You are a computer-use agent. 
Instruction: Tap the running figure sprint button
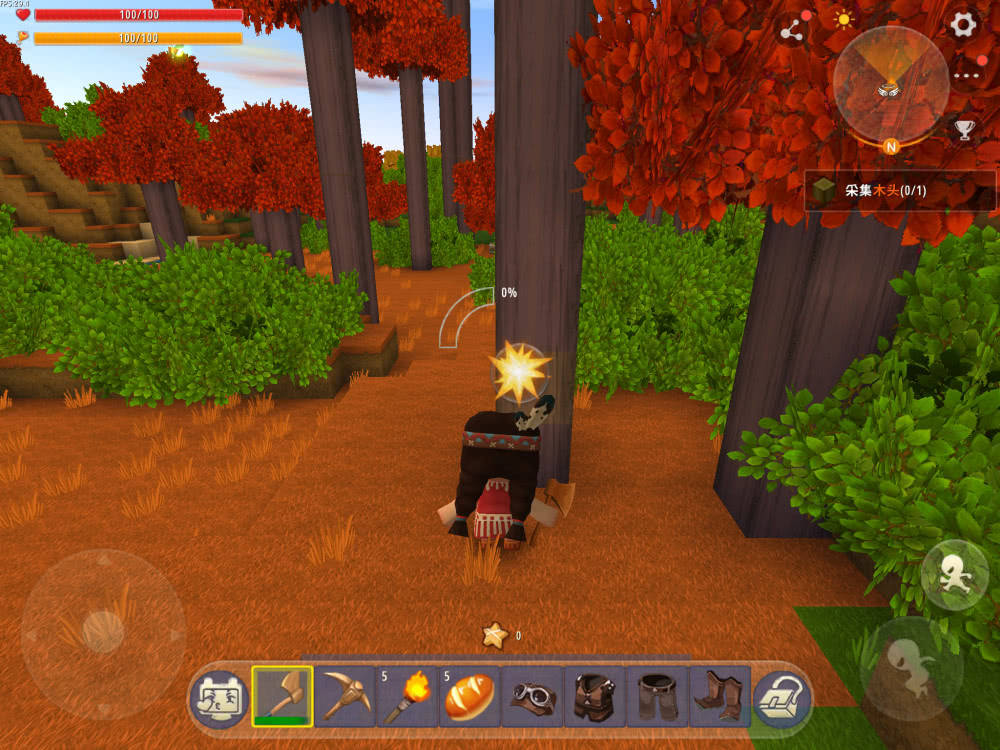(954, 574)
